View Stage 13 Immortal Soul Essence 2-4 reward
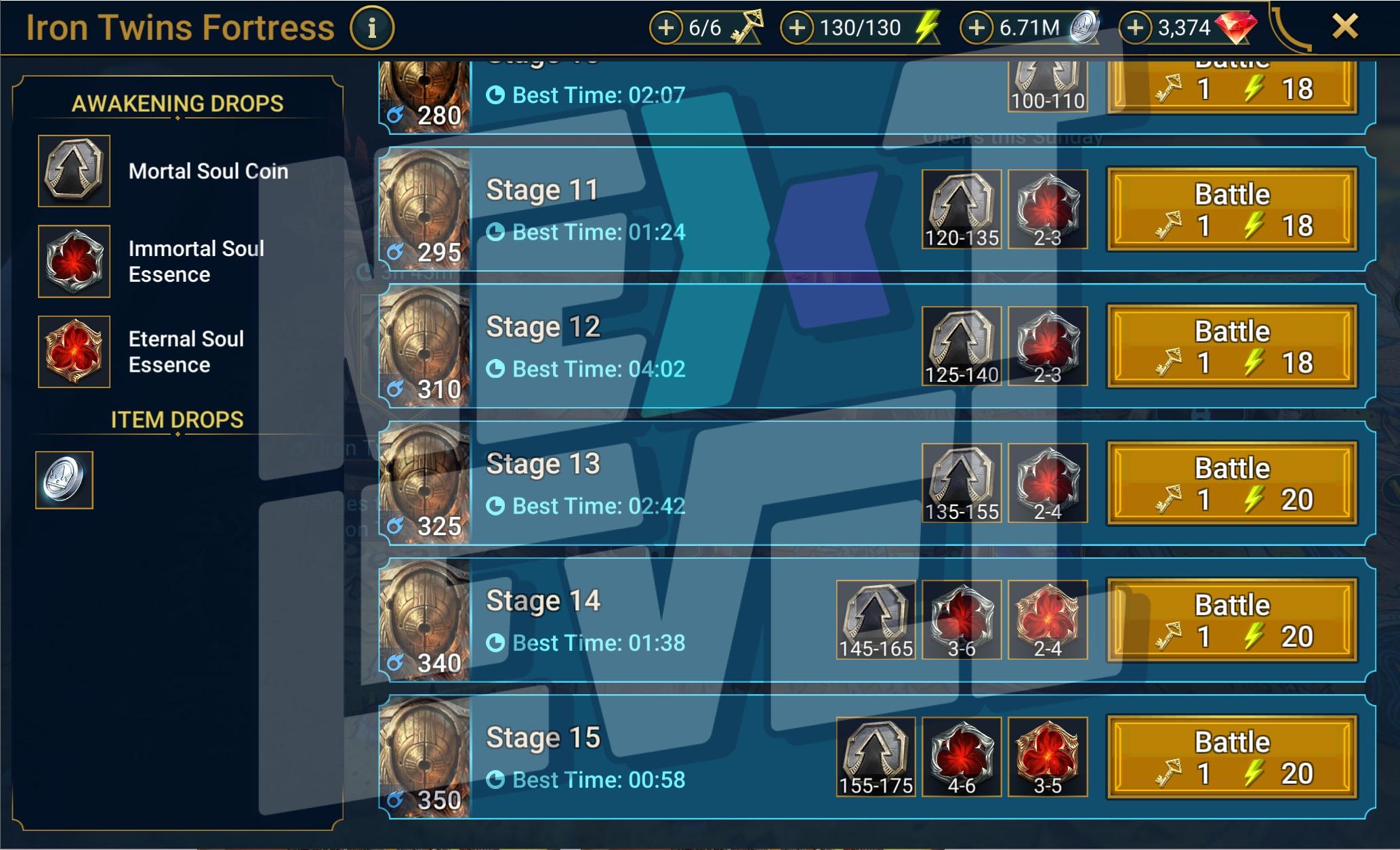This screenshot has height=850, width=1400. [1047, 483]
